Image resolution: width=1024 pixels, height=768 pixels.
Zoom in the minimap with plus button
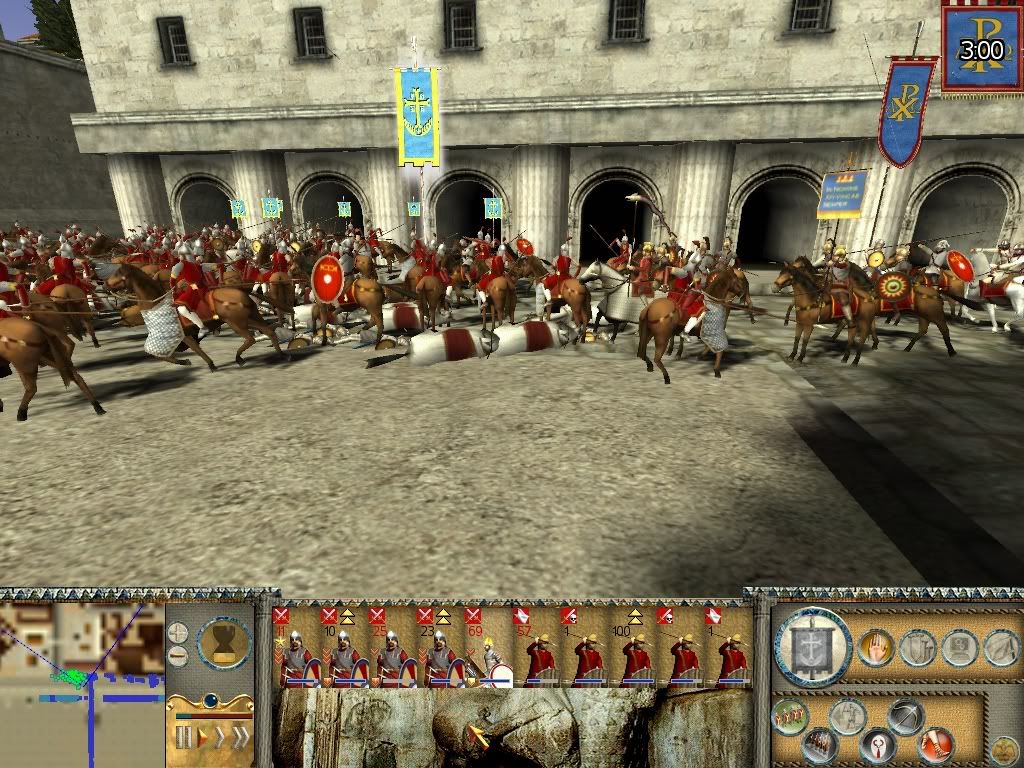(178, 633)
